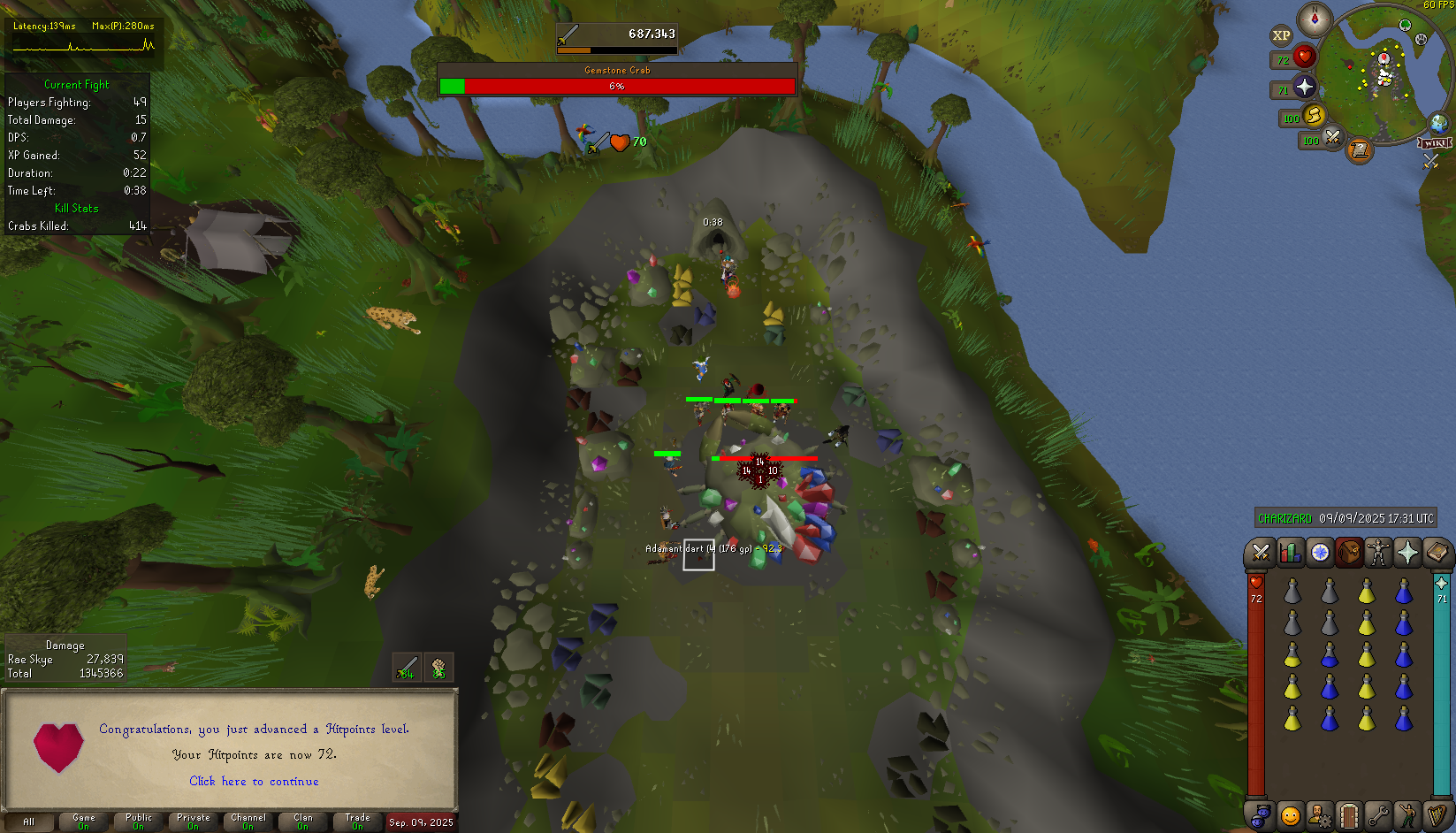Click the Wiki banner lookup button
This screenshot has height=833, width=1456.
[1434, 143]
